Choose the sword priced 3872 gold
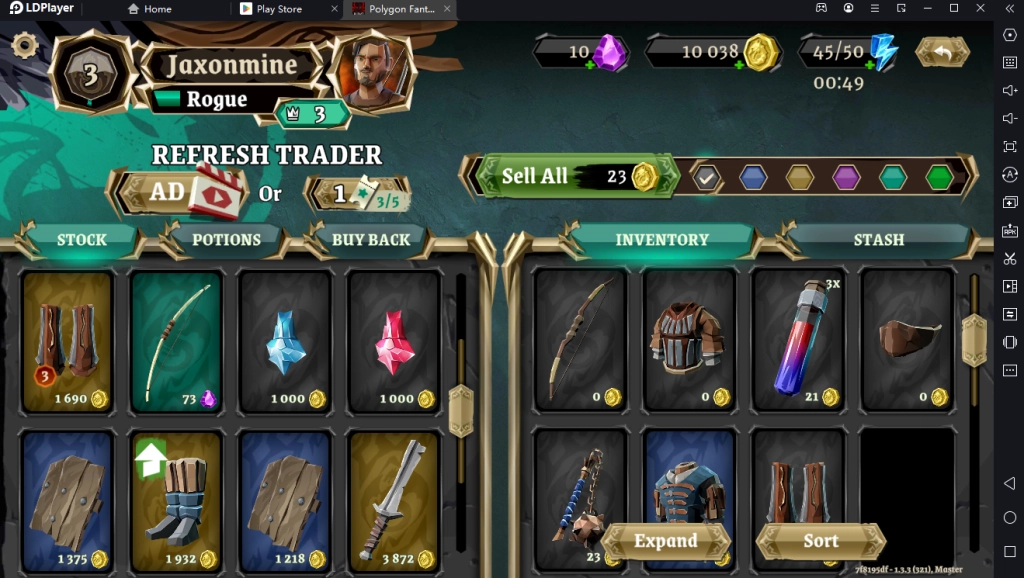This screenshot has width=1024, height=578. click(394, 497)
